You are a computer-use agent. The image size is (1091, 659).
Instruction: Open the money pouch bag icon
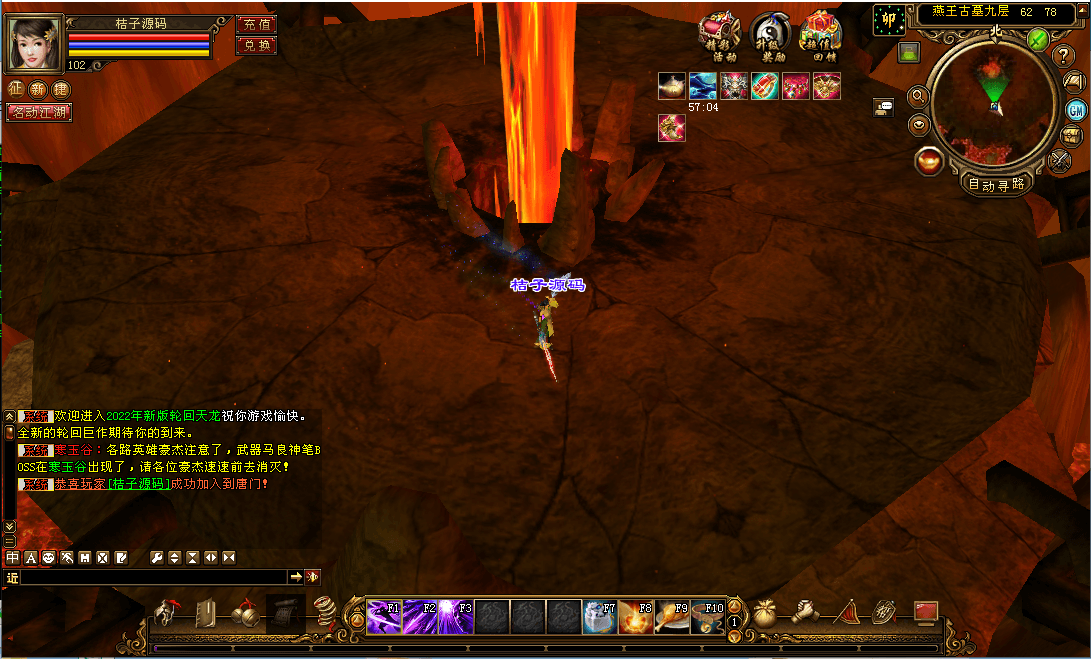(765, 610)
